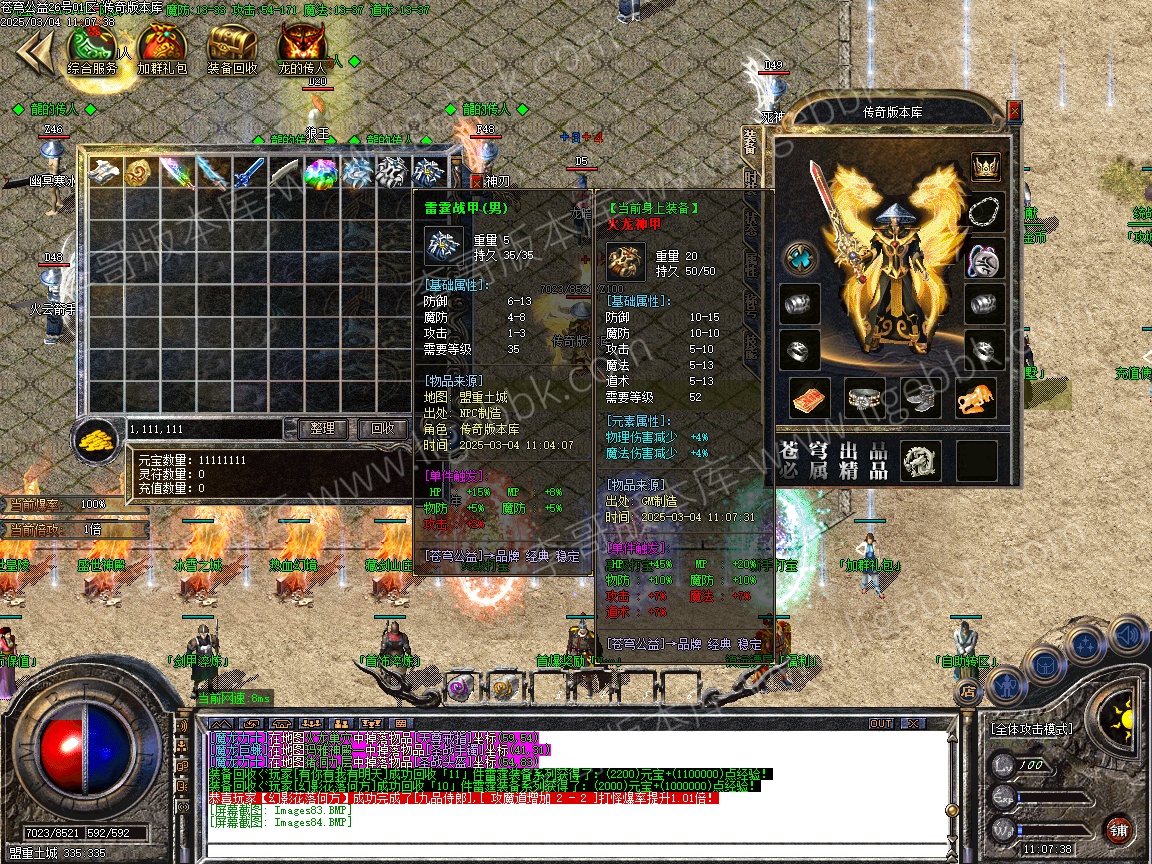The width and height of the screenshot is (1152, 864).
Task: Select the rainbow gem item in the bag
Action: [321, 173]
